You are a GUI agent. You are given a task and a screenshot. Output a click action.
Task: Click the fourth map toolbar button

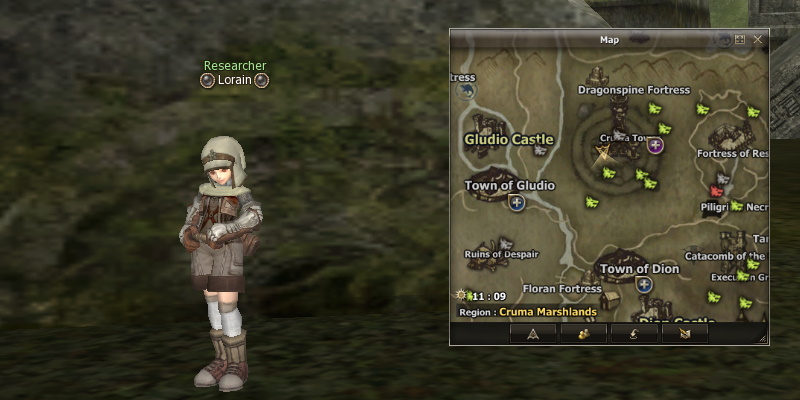(684, 334)
